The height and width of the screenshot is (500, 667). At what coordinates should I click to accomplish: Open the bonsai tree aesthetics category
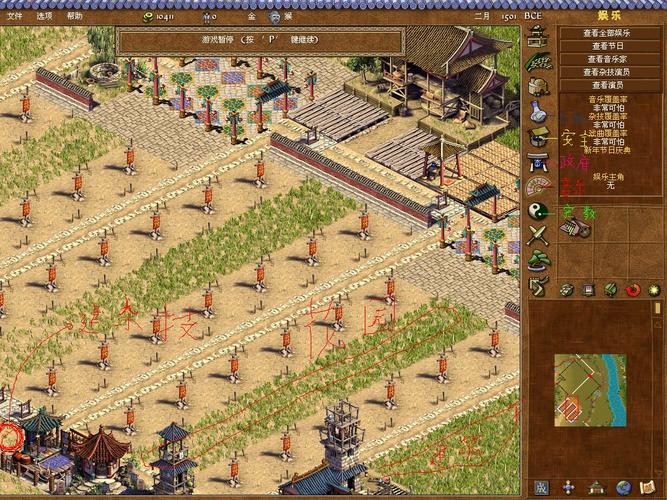(538, 260)
